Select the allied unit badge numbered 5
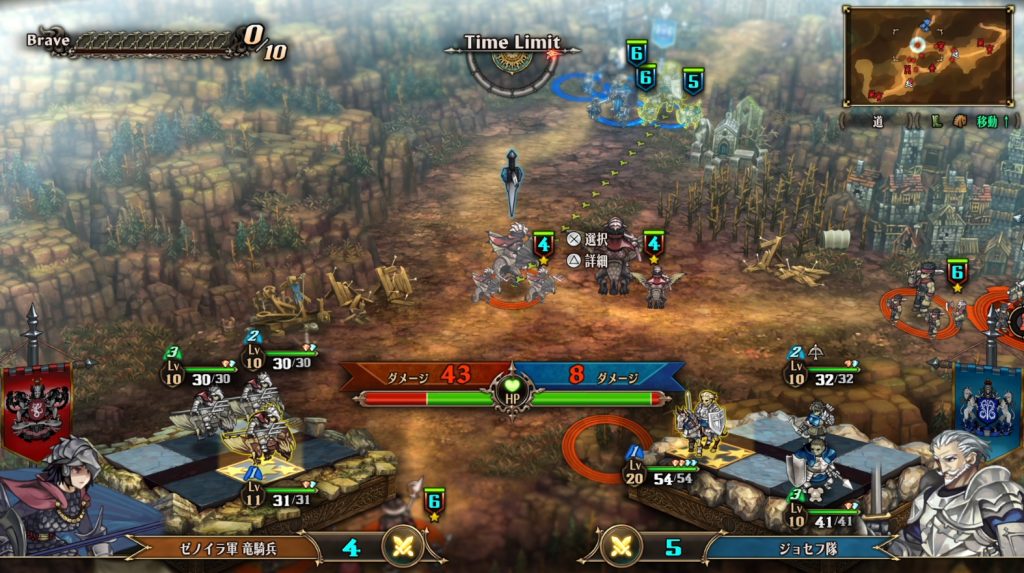This screenshot has height=573, width=1024. pyautogui.click(x=692, y=81)
